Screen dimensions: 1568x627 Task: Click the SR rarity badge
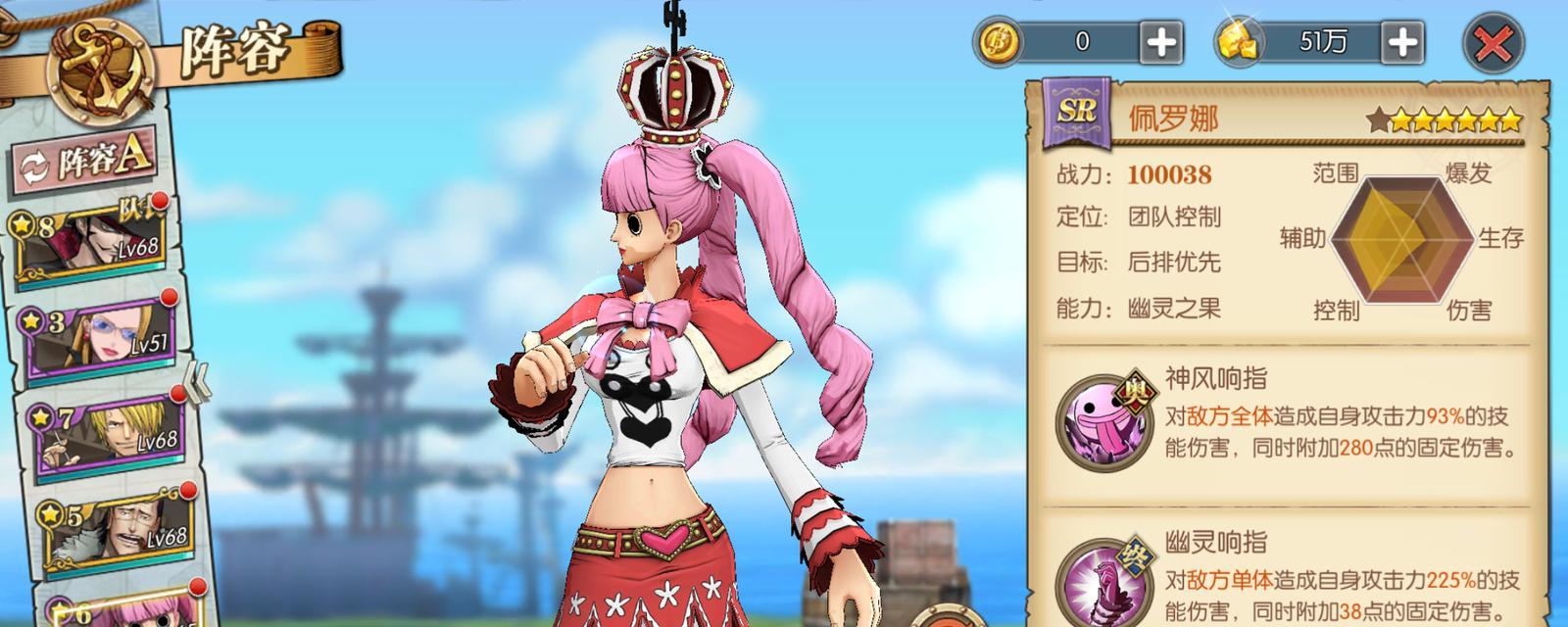[x=1075, y=111]
